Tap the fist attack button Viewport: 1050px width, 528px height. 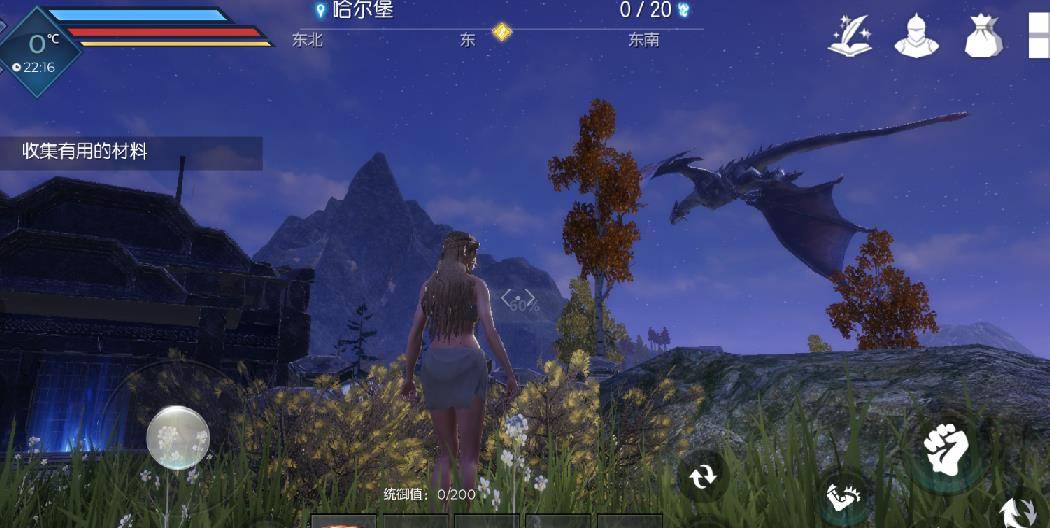944,451
